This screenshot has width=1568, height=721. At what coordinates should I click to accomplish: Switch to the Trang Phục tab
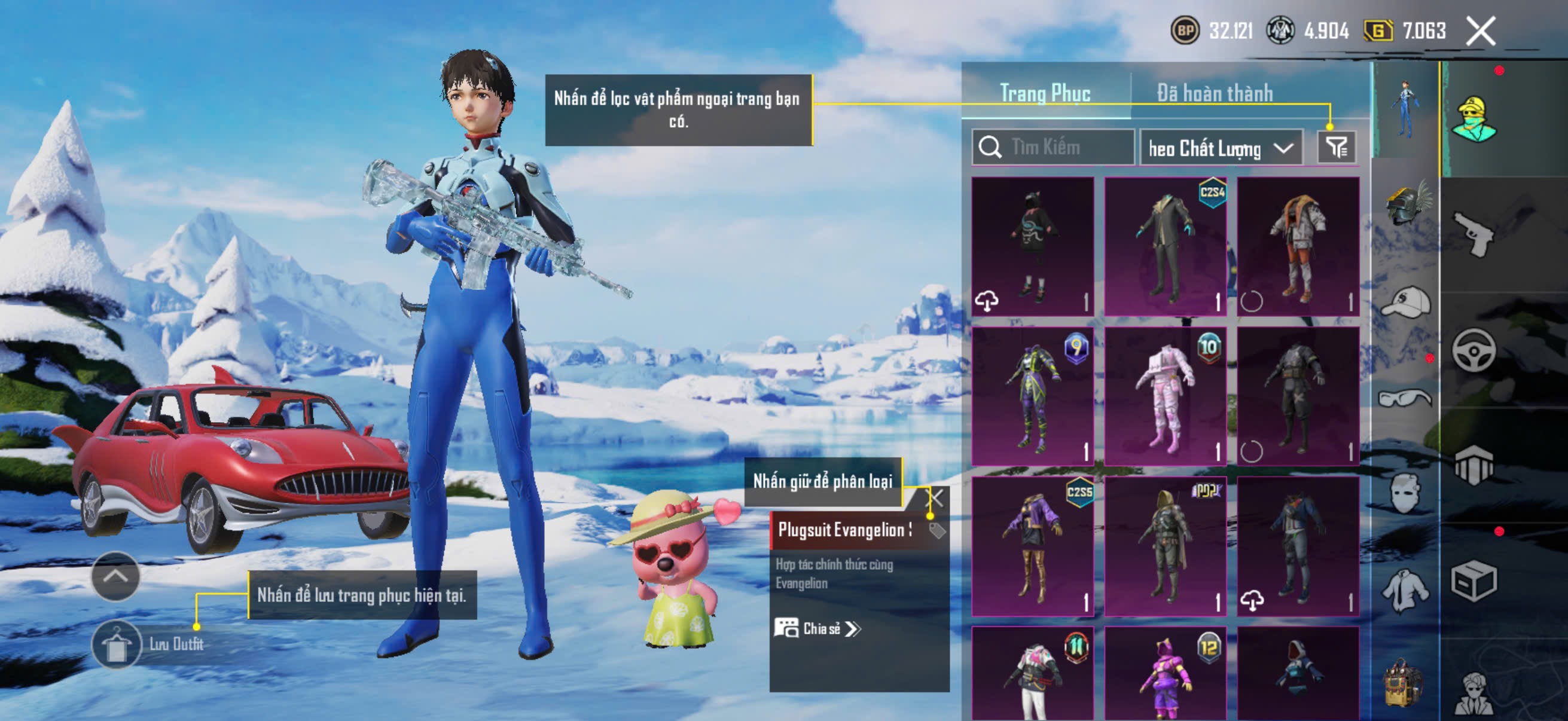[x=1045, y=94]
